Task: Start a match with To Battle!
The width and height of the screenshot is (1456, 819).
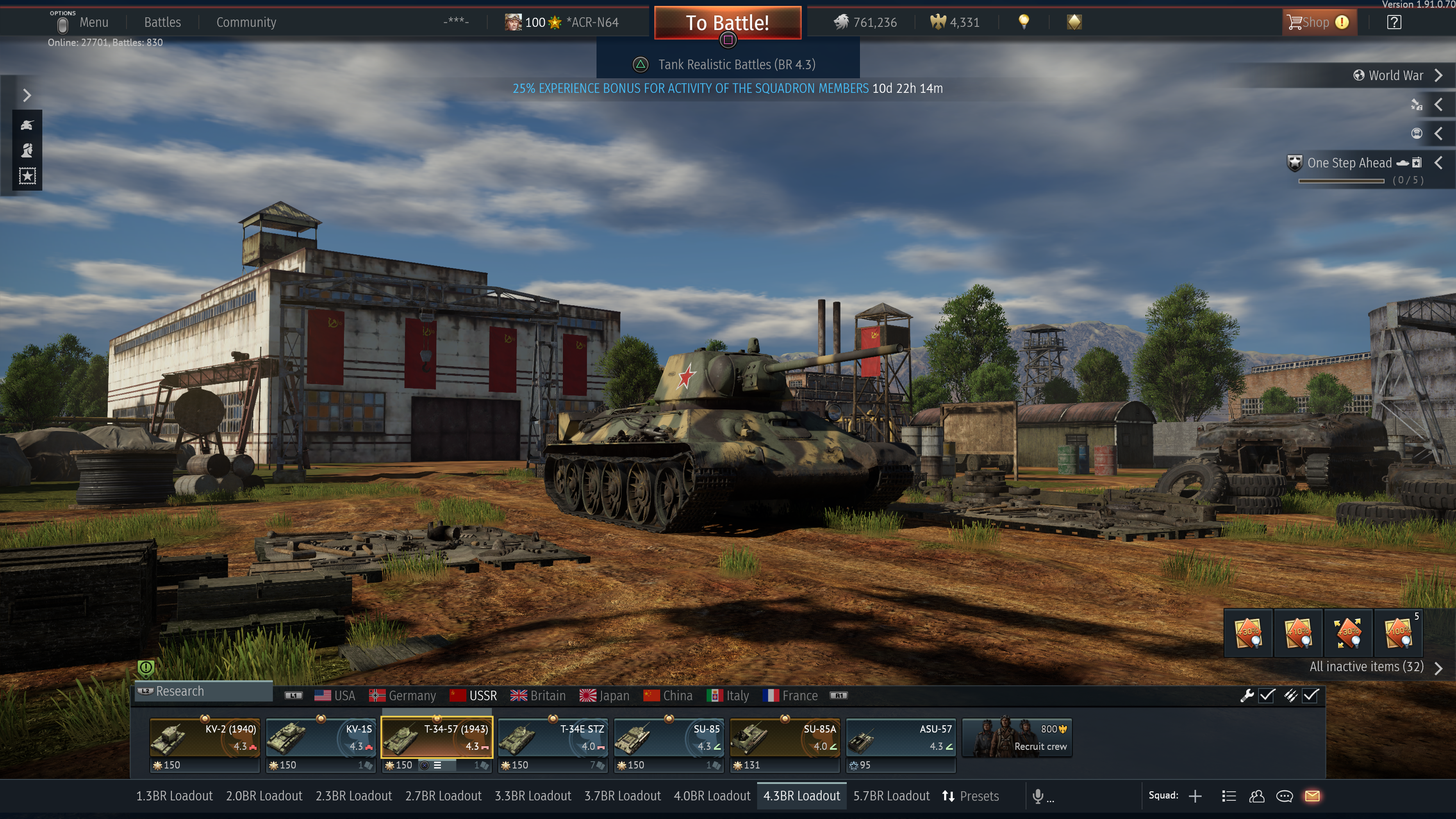Action: (728, 23)
